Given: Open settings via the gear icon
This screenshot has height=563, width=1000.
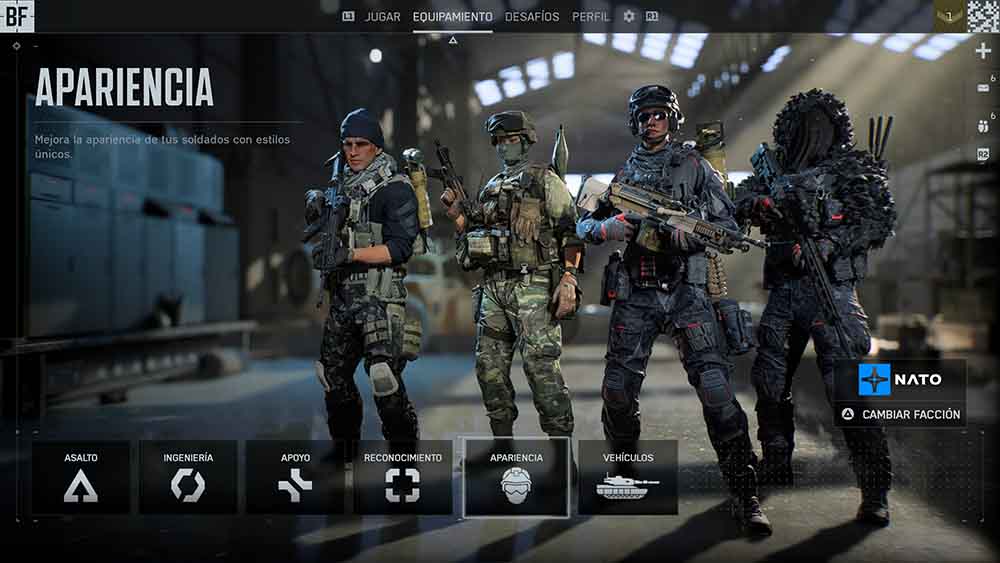Looking at the screenshot, I should [x=629, y=17].
